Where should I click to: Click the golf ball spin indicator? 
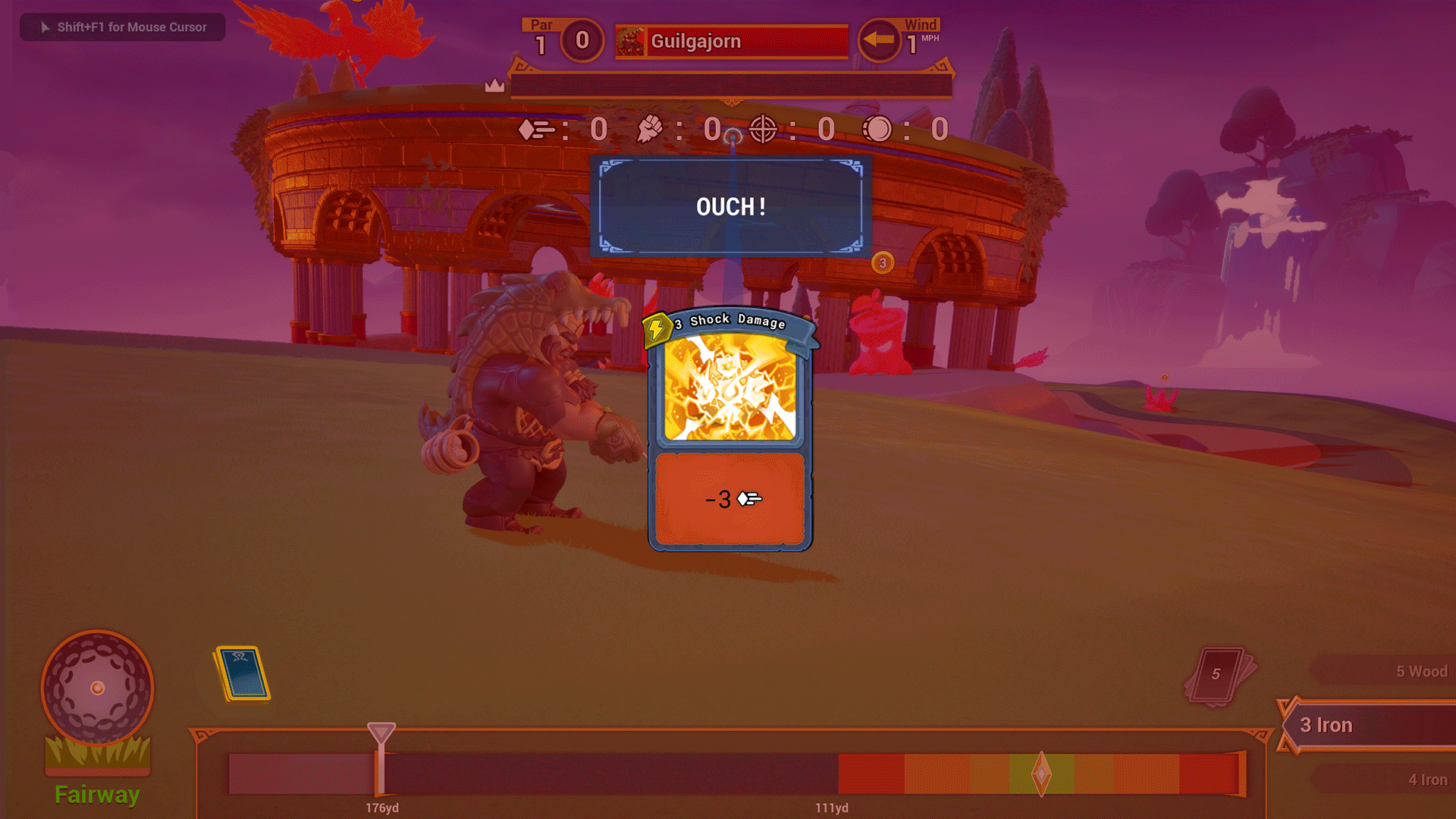coord(97,688)
